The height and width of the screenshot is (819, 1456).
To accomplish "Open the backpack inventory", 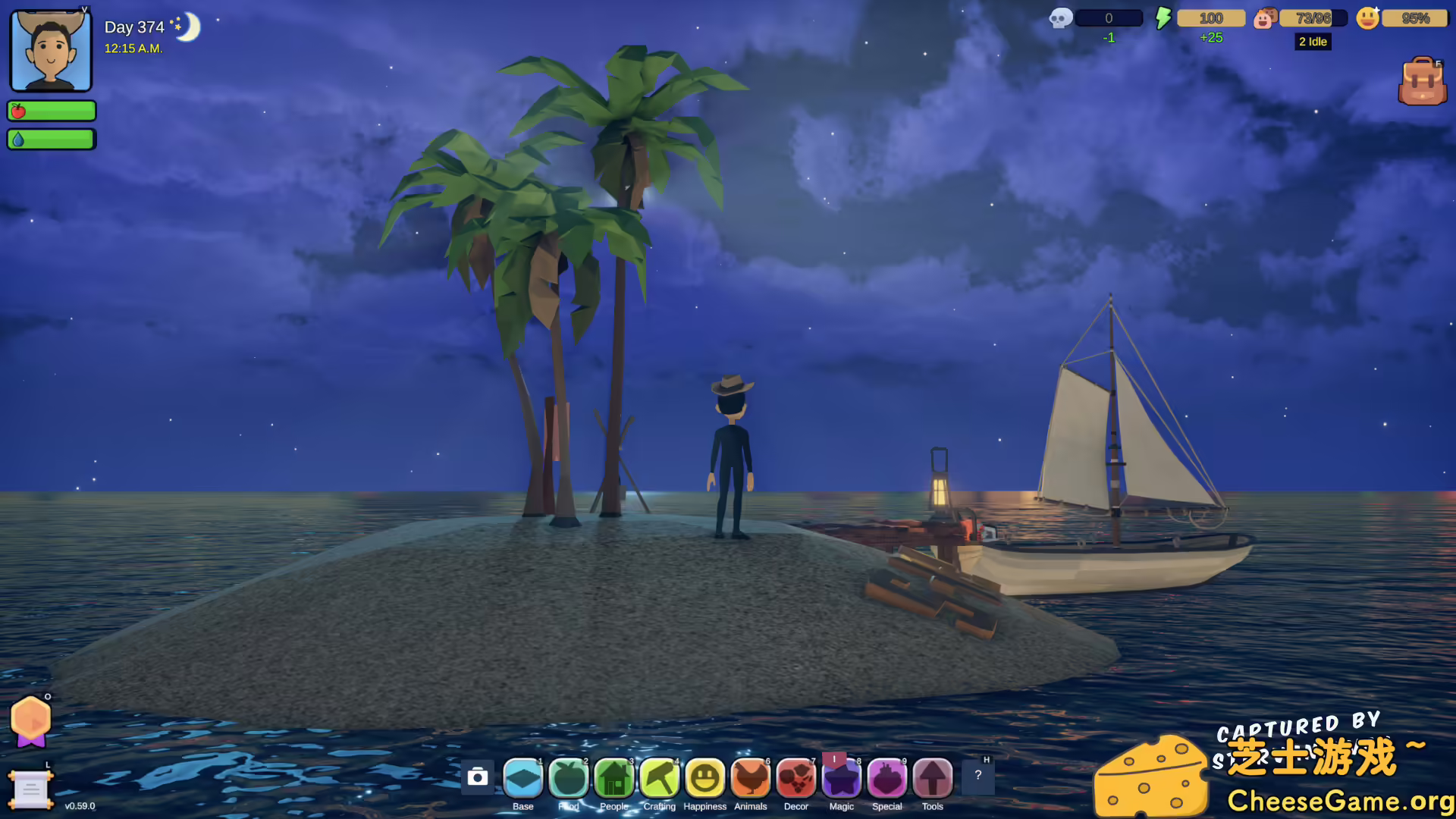I will (x=1423, y=81).
